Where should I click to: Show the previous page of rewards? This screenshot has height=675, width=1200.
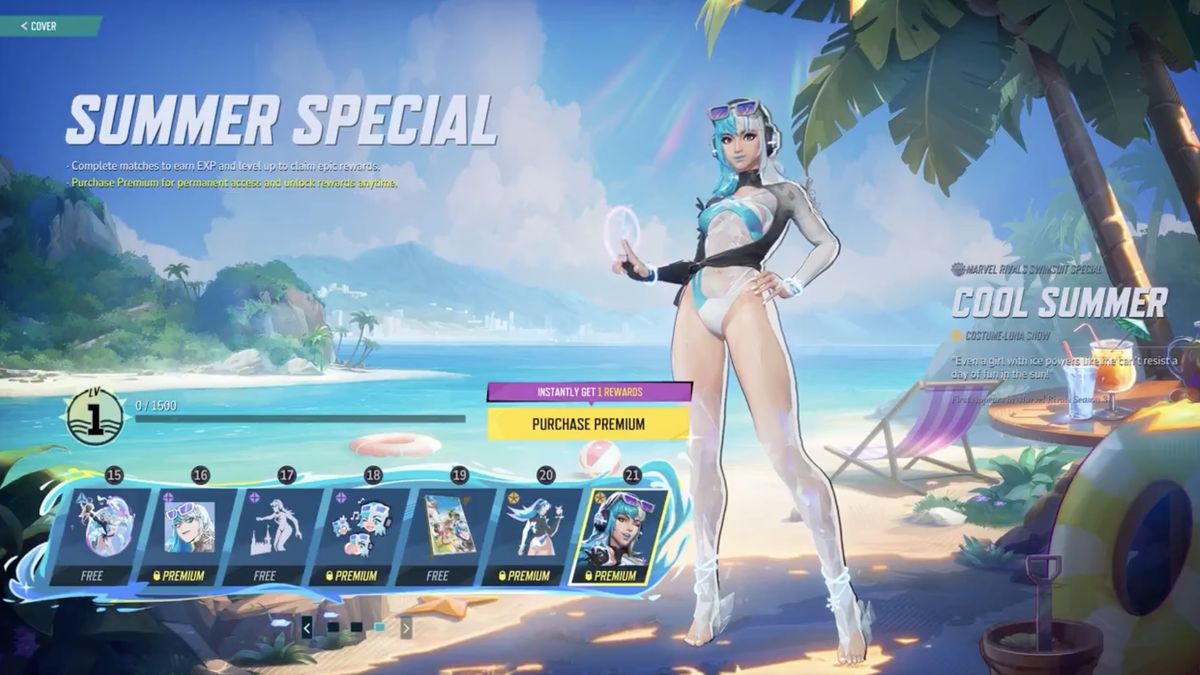click(306, 628)
